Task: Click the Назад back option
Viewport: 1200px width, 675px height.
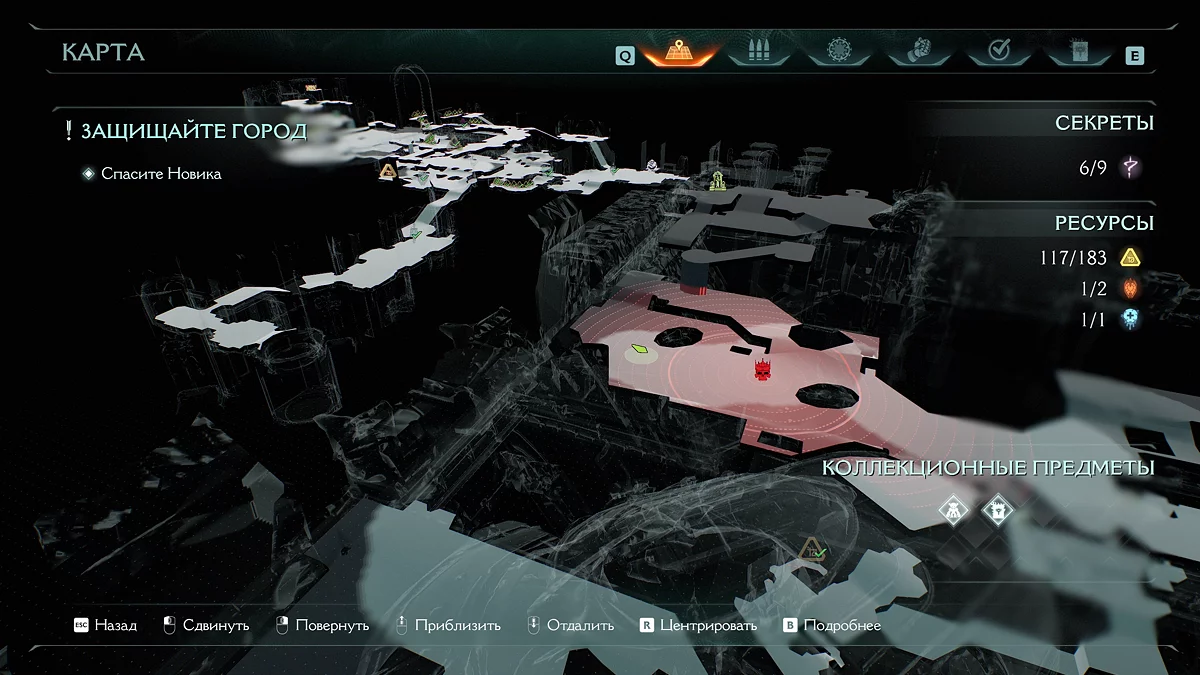Action: click(x=105, y=625)
